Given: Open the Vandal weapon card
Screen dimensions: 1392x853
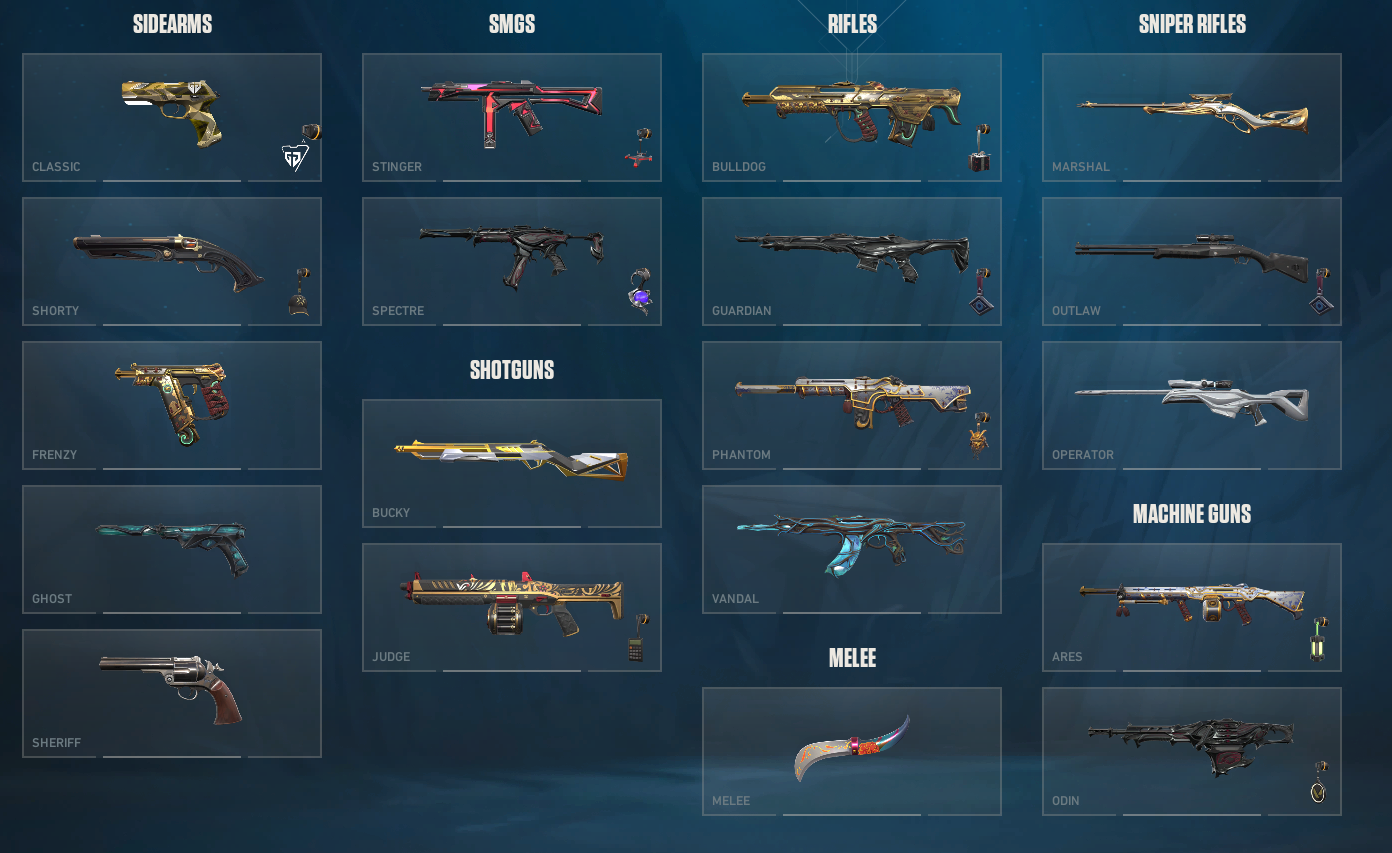Looking at the screenshot, I should point(852,549).
